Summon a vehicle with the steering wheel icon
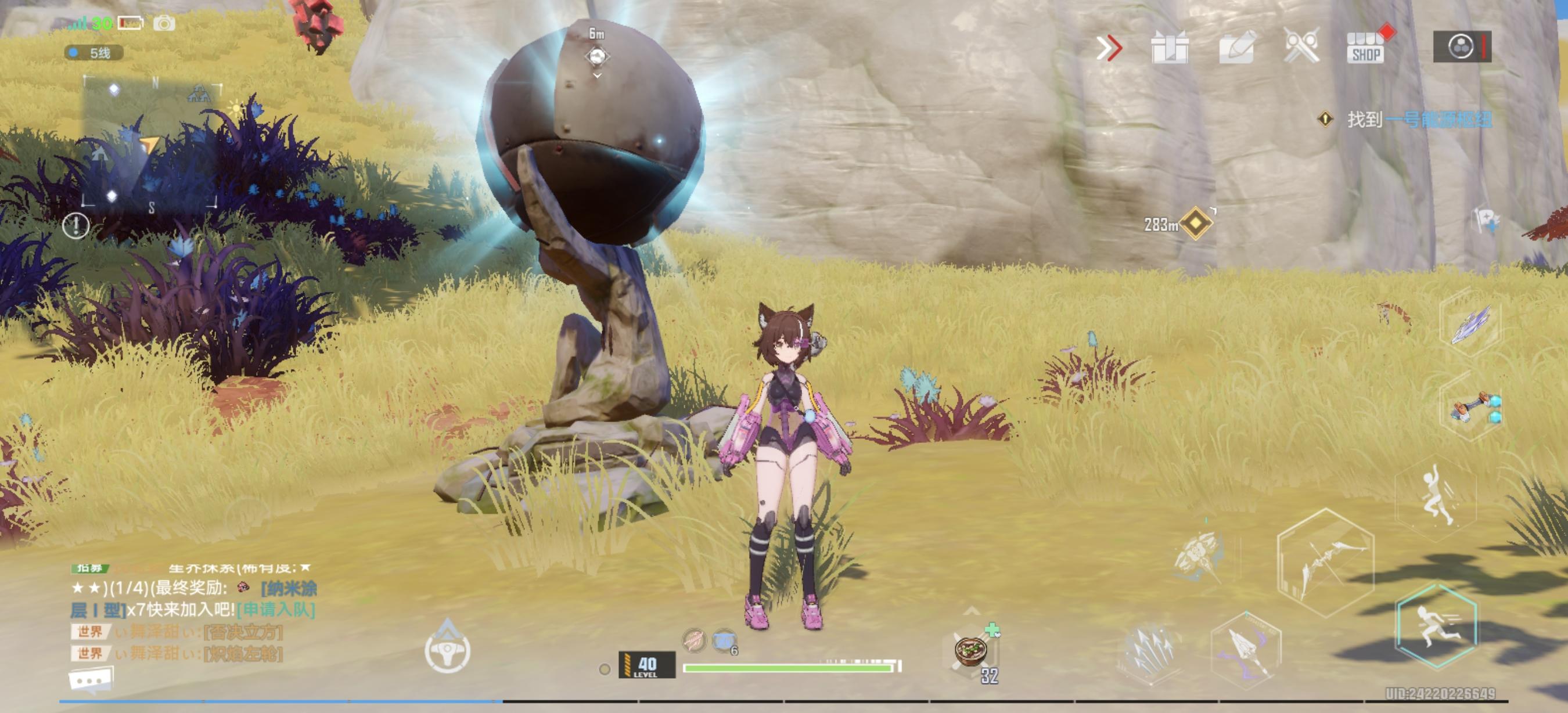1568x713 pixels. point(447,650)
